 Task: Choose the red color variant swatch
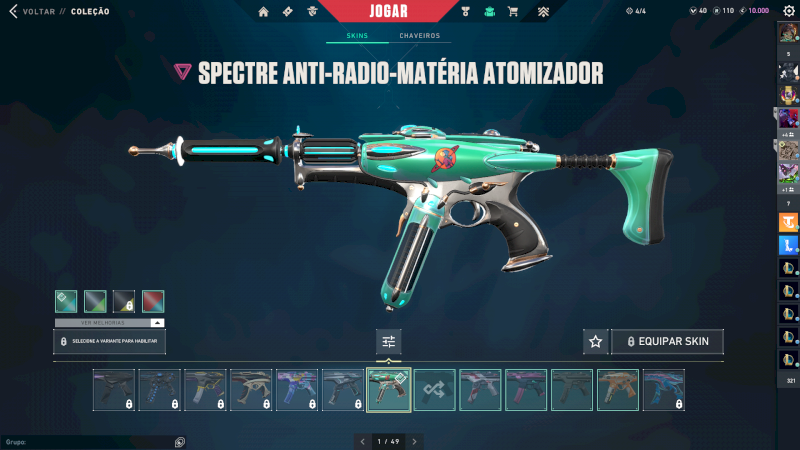tap(153, 301)
